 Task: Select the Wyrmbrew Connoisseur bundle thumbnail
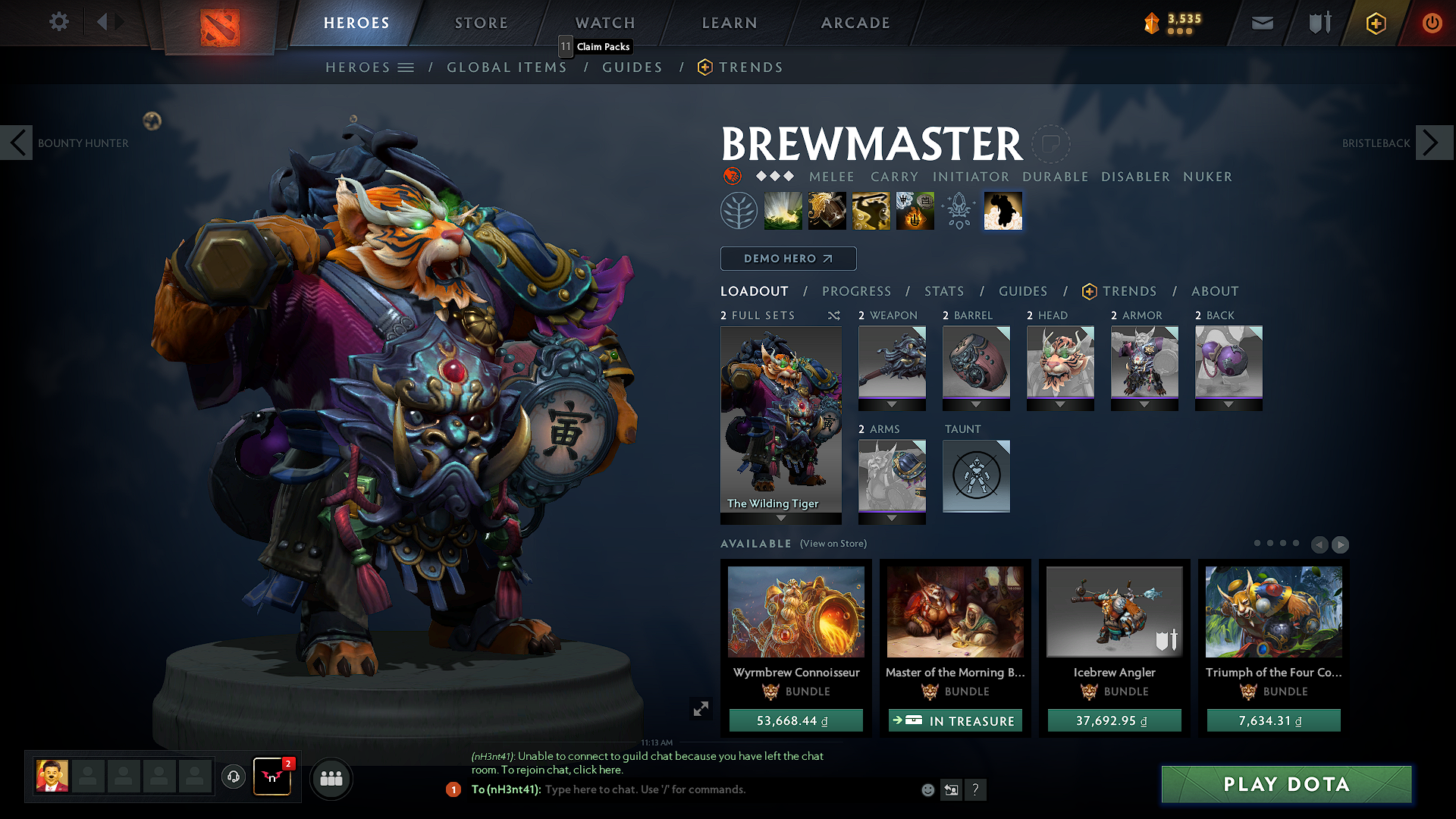(x=795, y=611)
